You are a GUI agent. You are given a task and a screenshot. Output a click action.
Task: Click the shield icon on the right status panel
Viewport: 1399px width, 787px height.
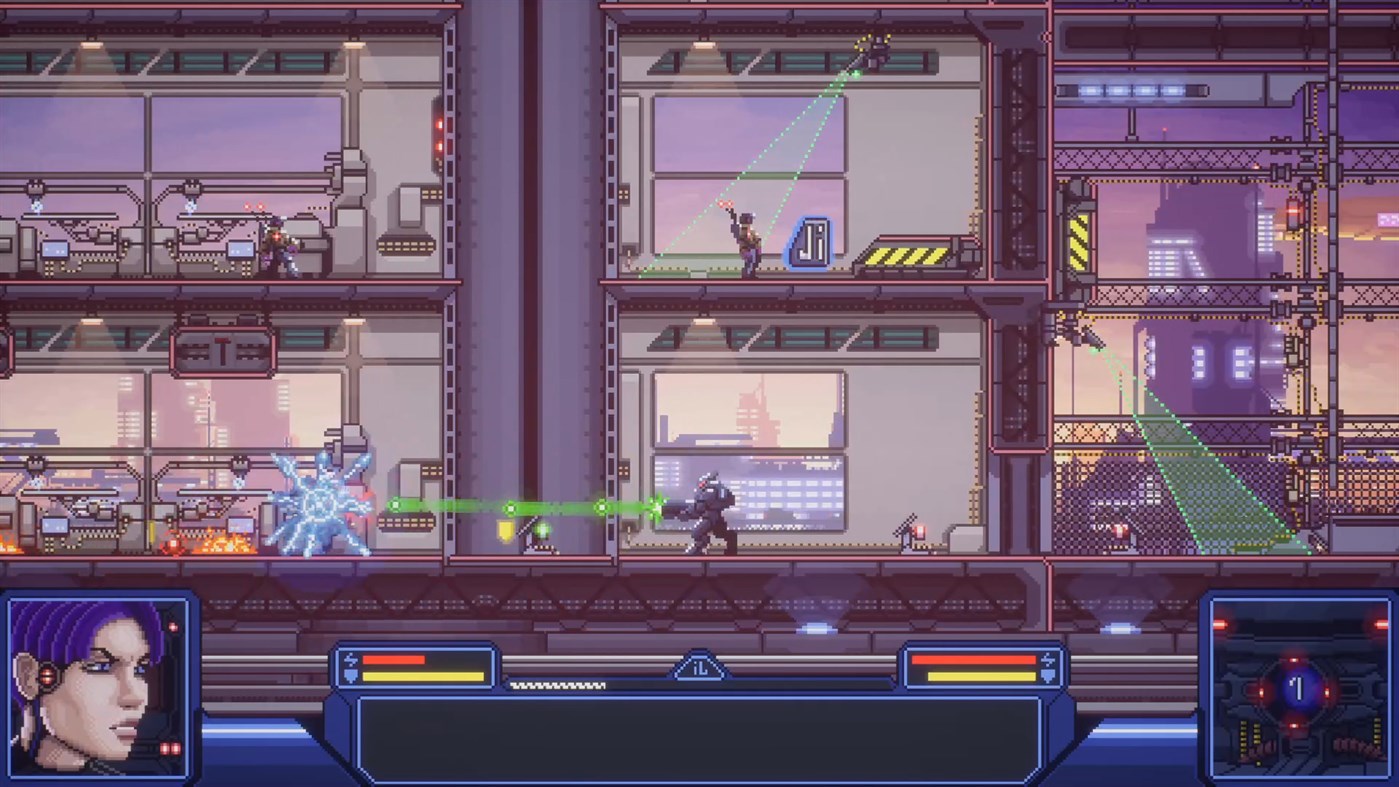pos(1048,676)
